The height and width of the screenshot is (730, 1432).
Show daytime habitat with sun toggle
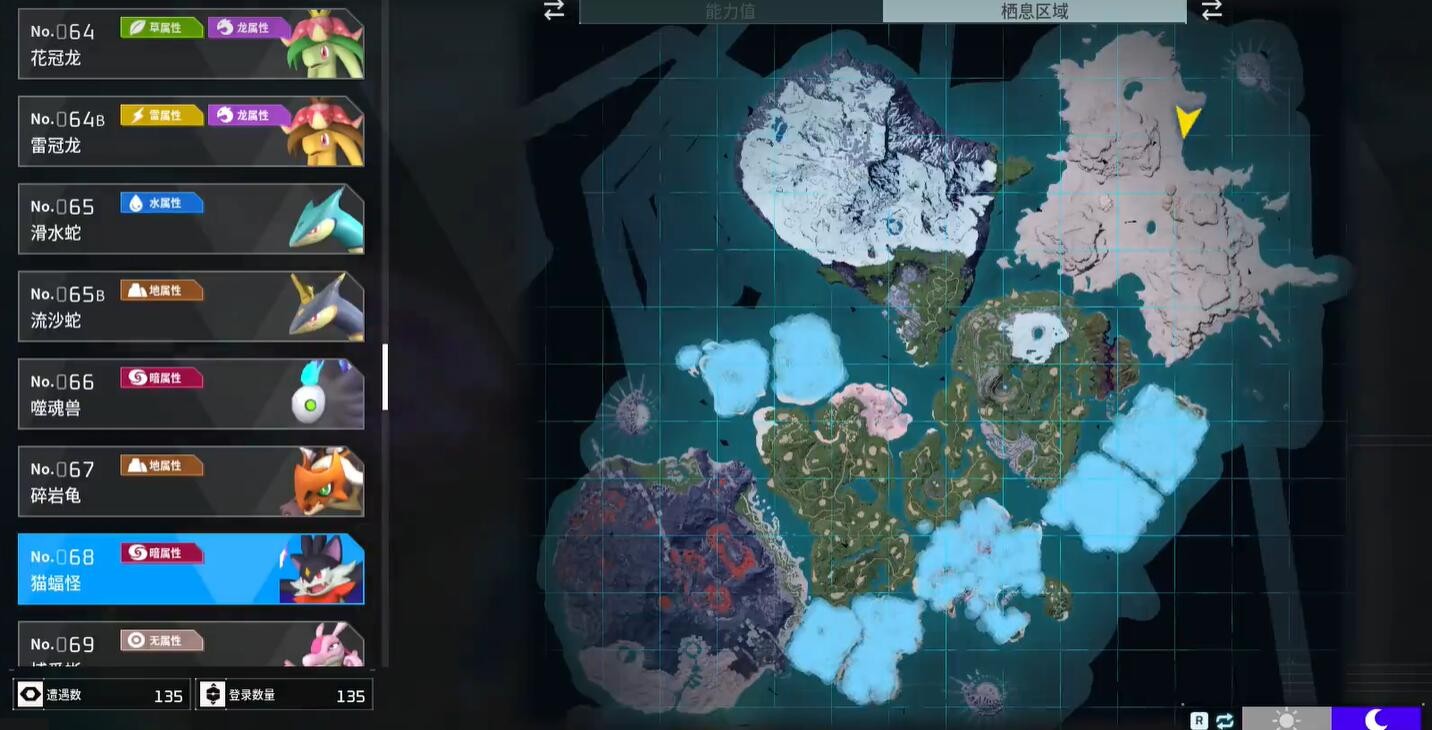[x=1286, y=718]
